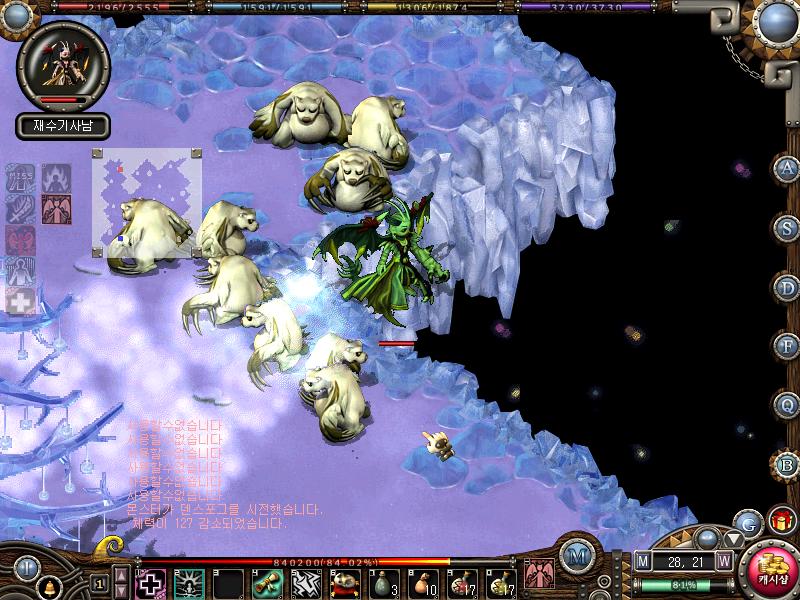Image resolution: width=800 pixels, height=600 pixels.
Task: Click the MISS buff icon
Action: tap(20, 177)
